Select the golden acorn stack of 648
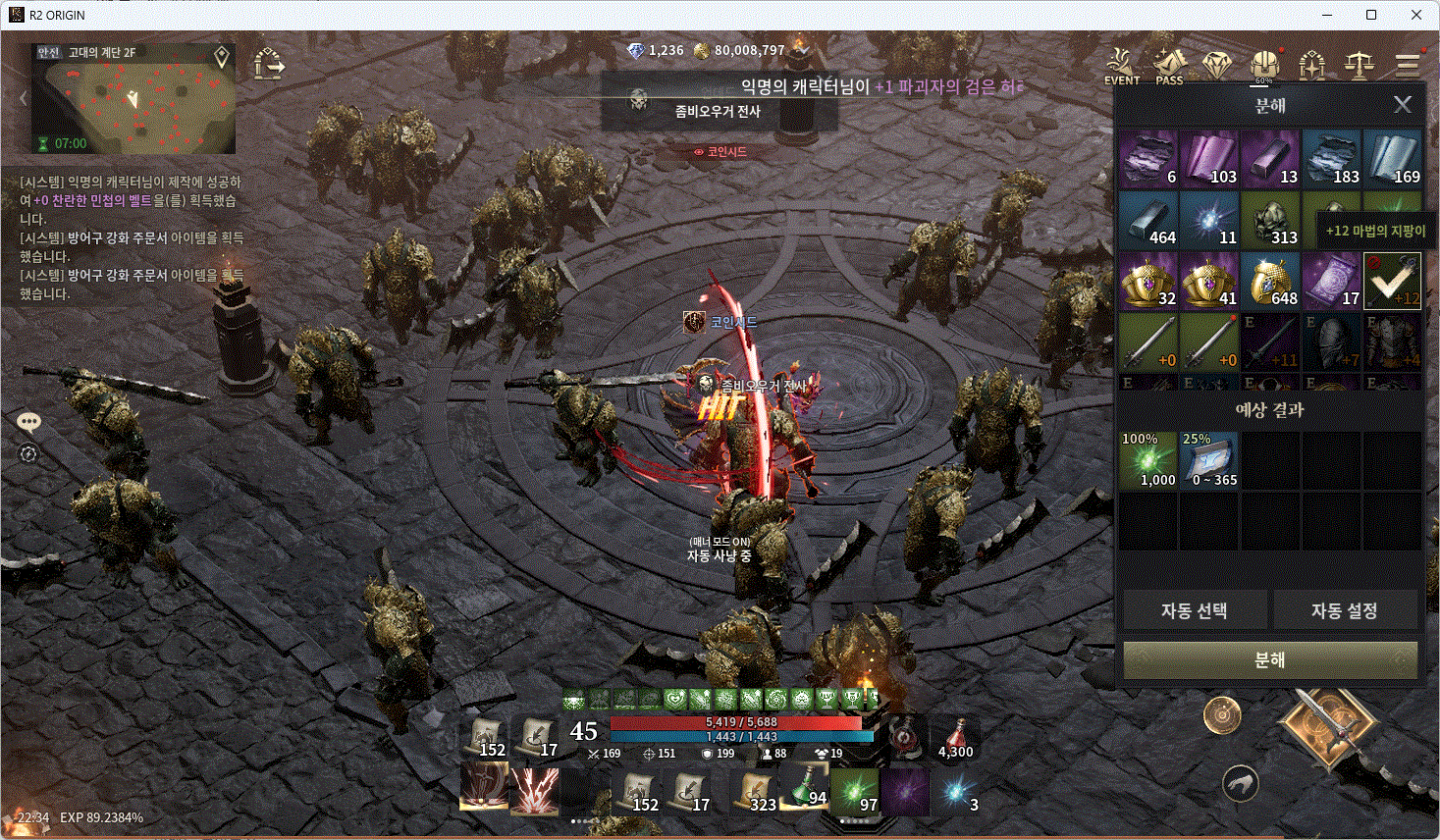Image resolution: width=1440 pixels, height=840 pixels. click(1270, 281)
